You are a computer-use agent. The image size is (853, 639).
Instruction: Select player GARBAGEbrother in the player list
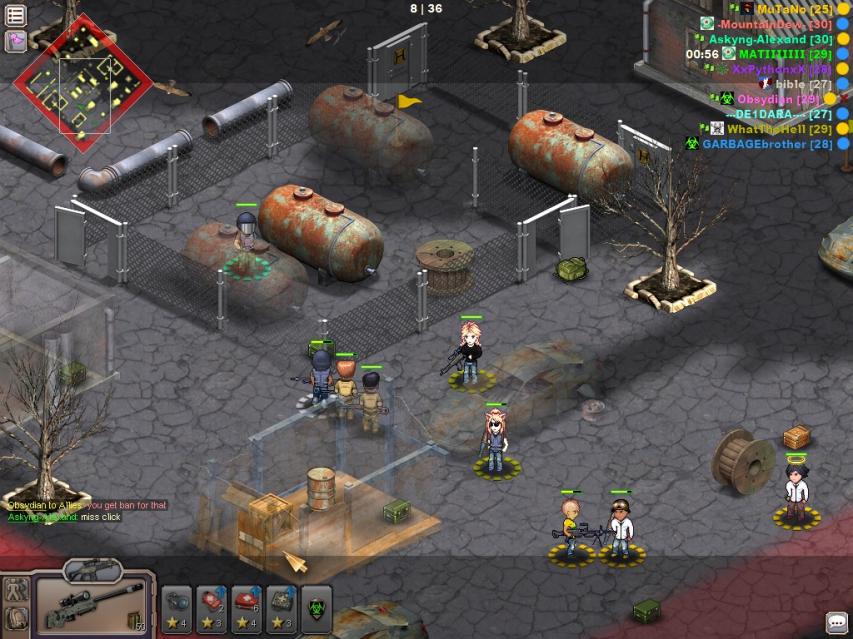point(767,144)
